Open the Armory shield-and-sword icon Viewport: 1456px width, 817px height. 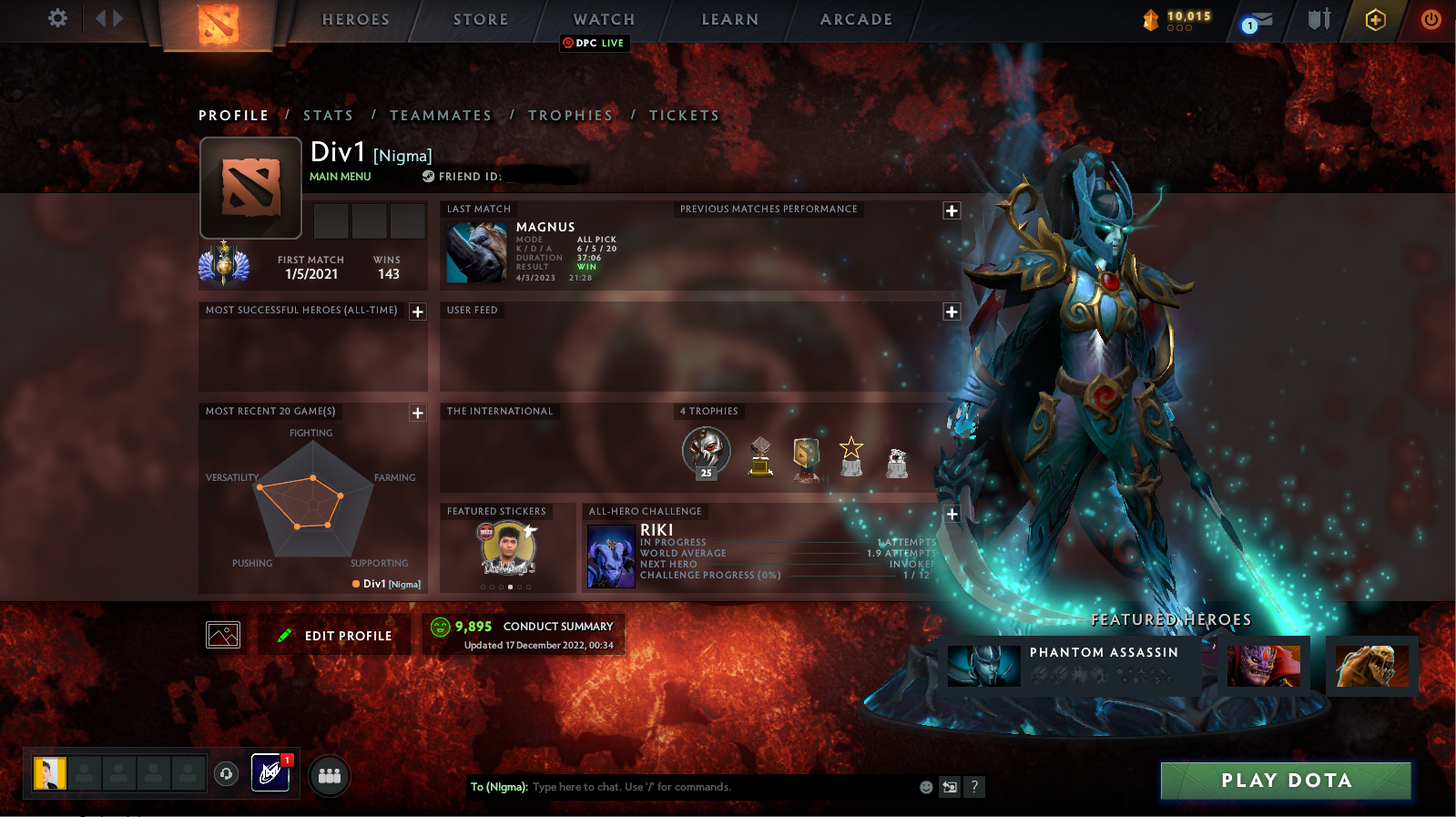pyautogui.click(x=1318, y=19)
